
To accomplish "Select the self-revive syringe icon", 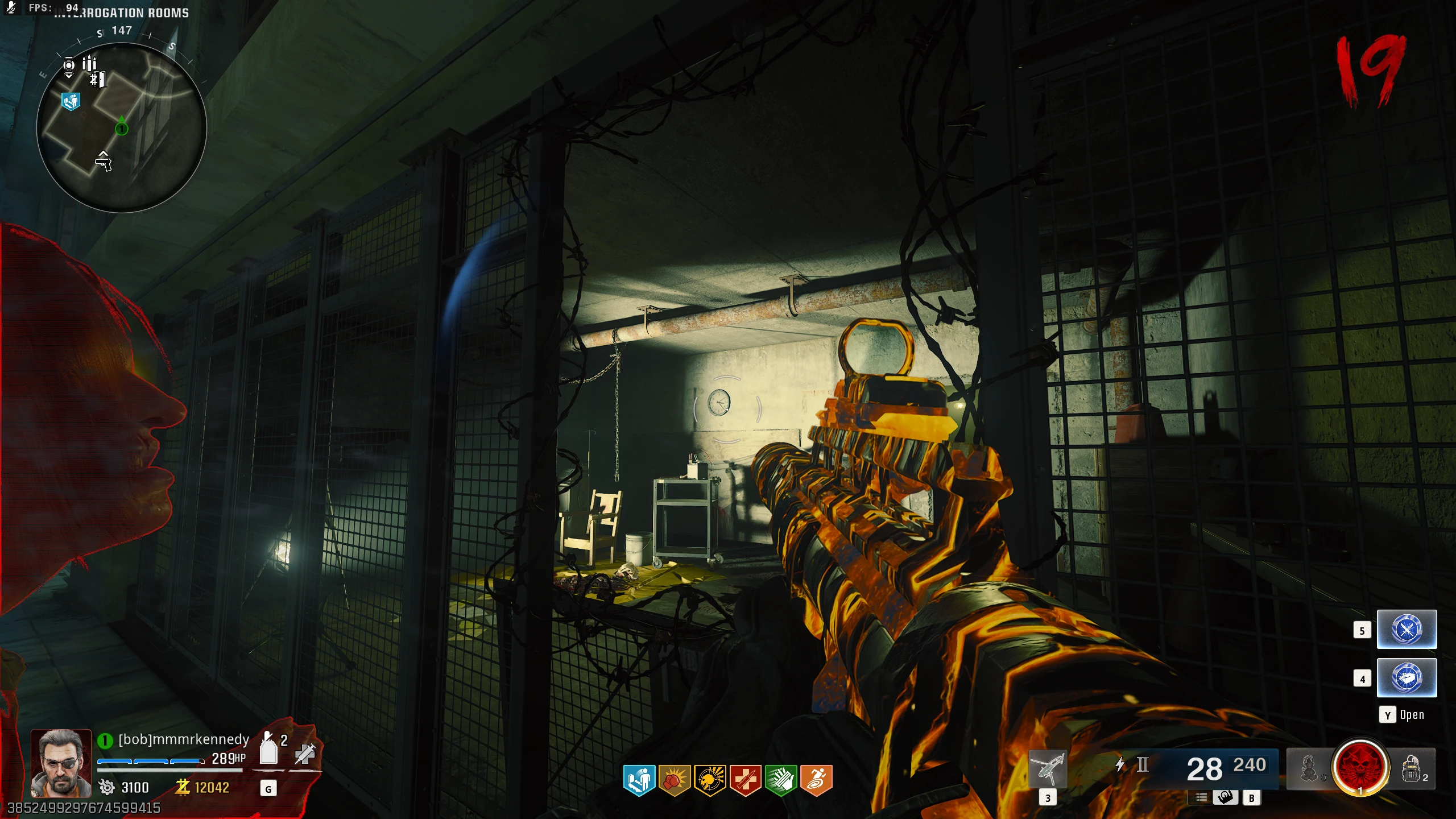I will (305, 754).
